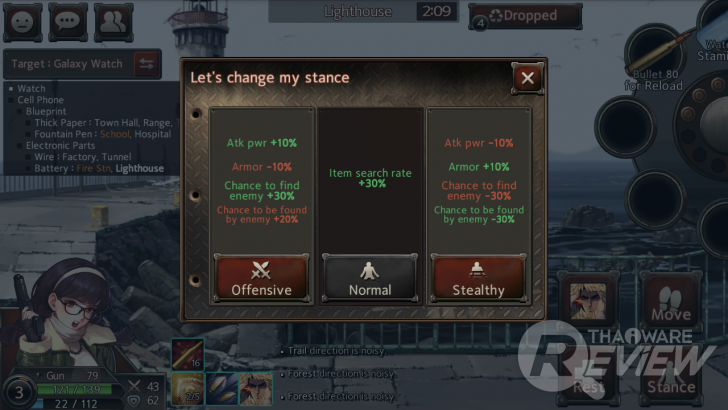Tap the Bullet 80 for Reload slot
The width and height of the screenshot is (728, 410).
654,55
